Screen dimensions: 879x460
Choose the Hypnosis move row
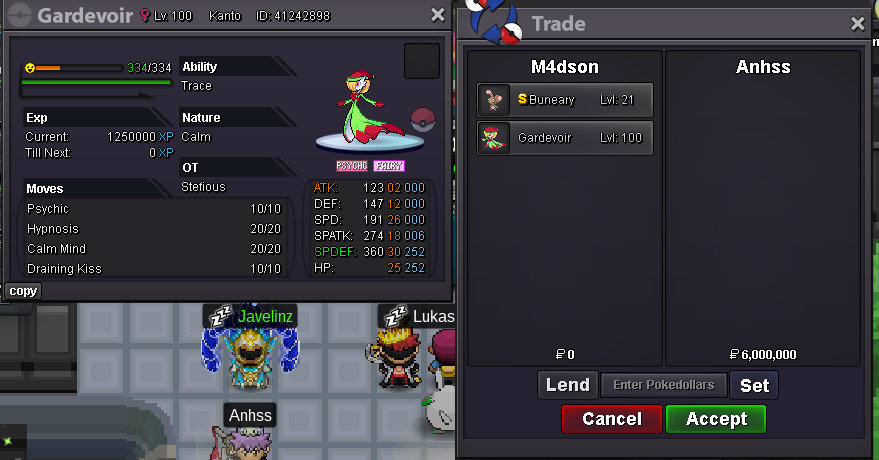(157, 229)
